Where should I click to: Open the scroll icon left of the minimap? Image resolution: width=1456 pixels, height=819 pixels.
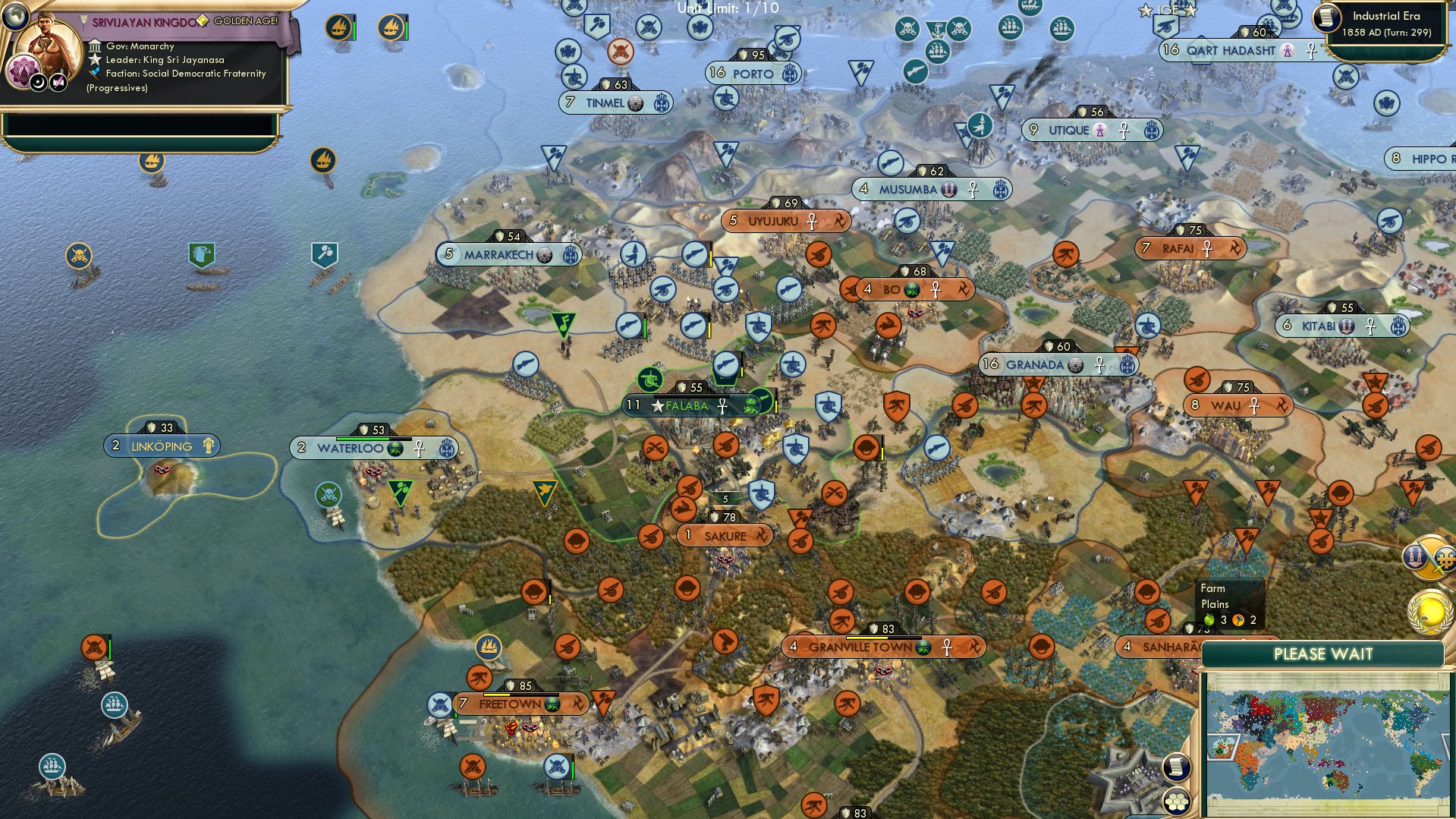(x=1175, y=767)
